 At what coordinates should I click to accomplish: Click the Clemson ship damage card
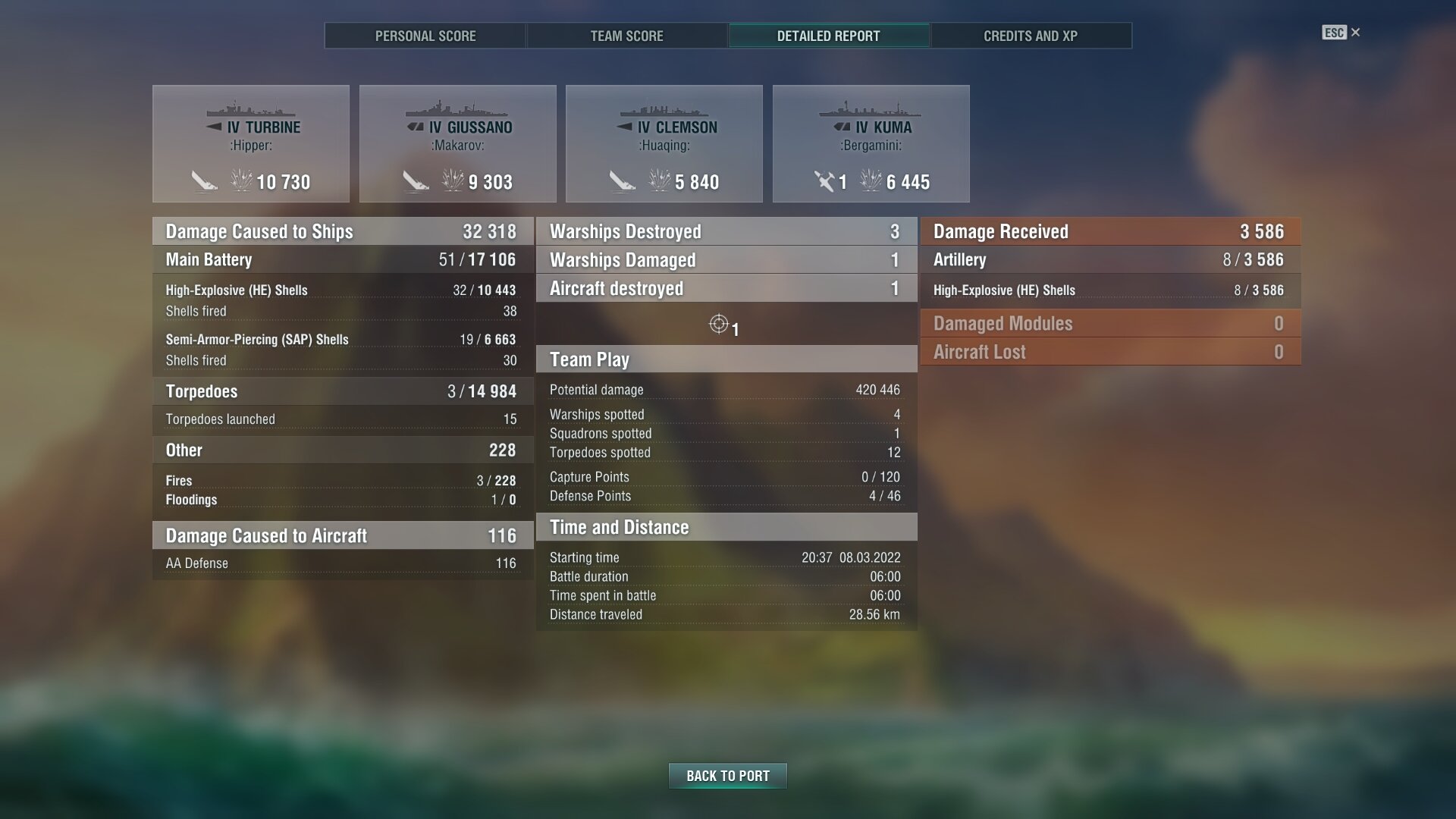pos(664,144)
